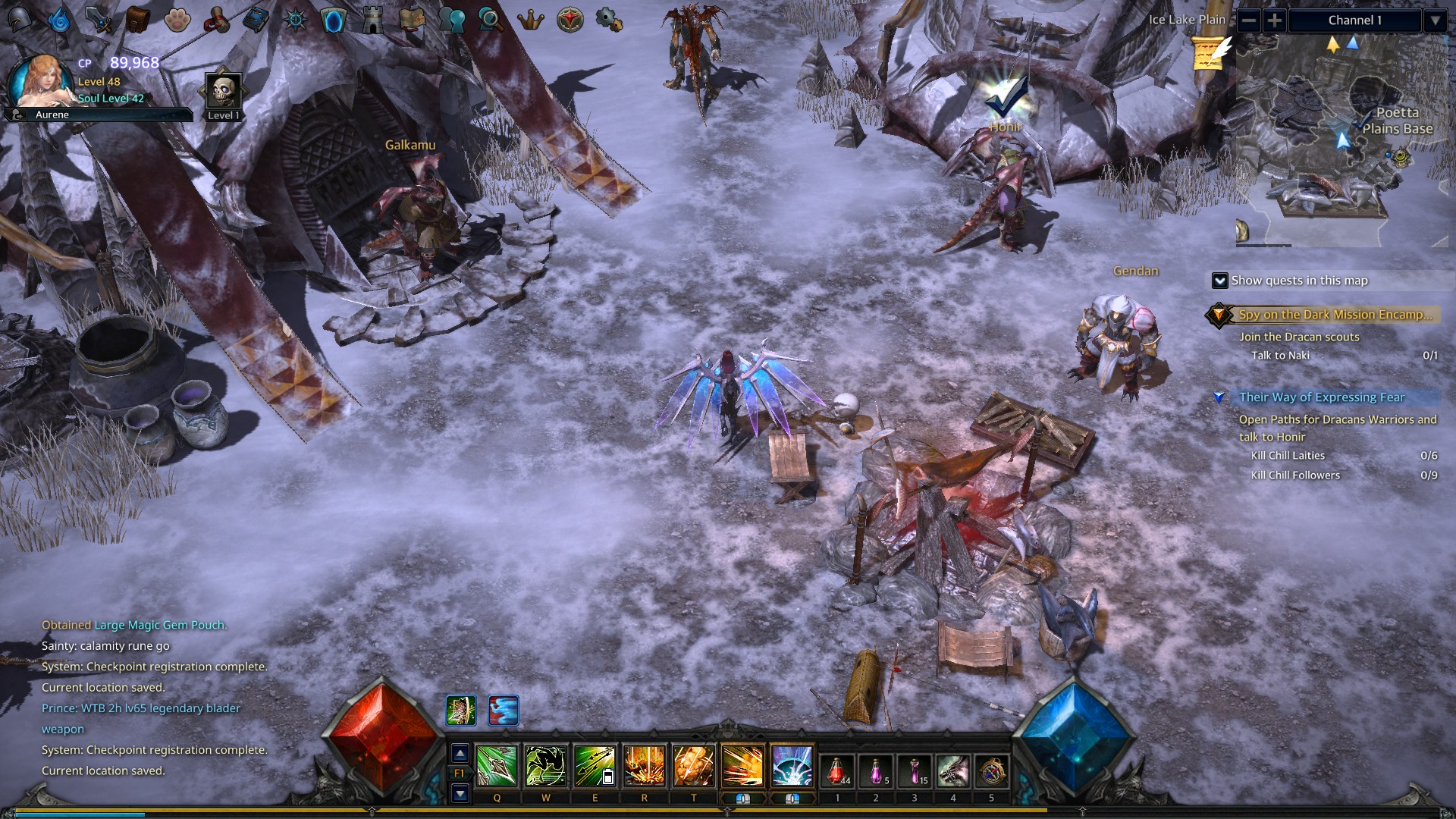Toggle Show quests in this map
Image resolution: width=1456 pixels, height=819 pixels.
(x=1222, y=281)
